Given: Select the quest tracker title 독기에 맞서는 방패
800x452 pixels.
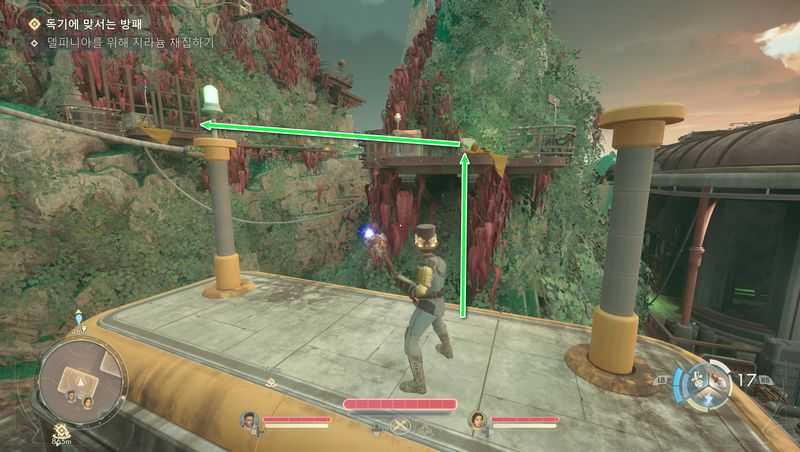Looking at the screenshot, I should point(92,22).
